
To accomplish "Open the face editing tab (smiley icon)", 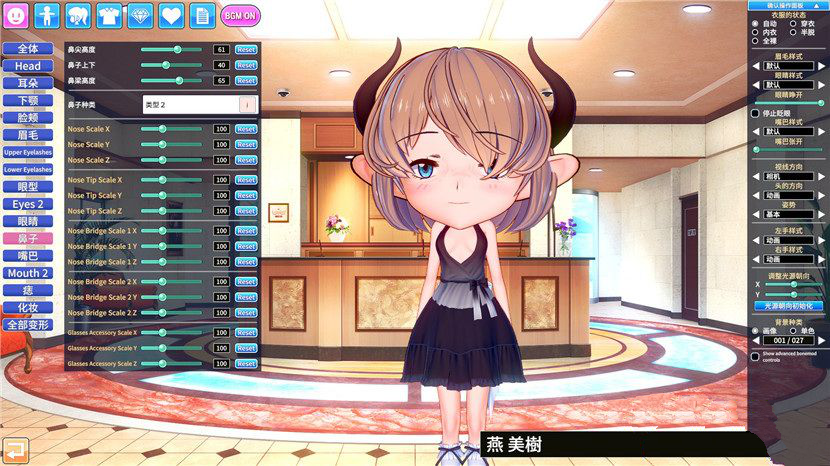I will click(17, 15).
